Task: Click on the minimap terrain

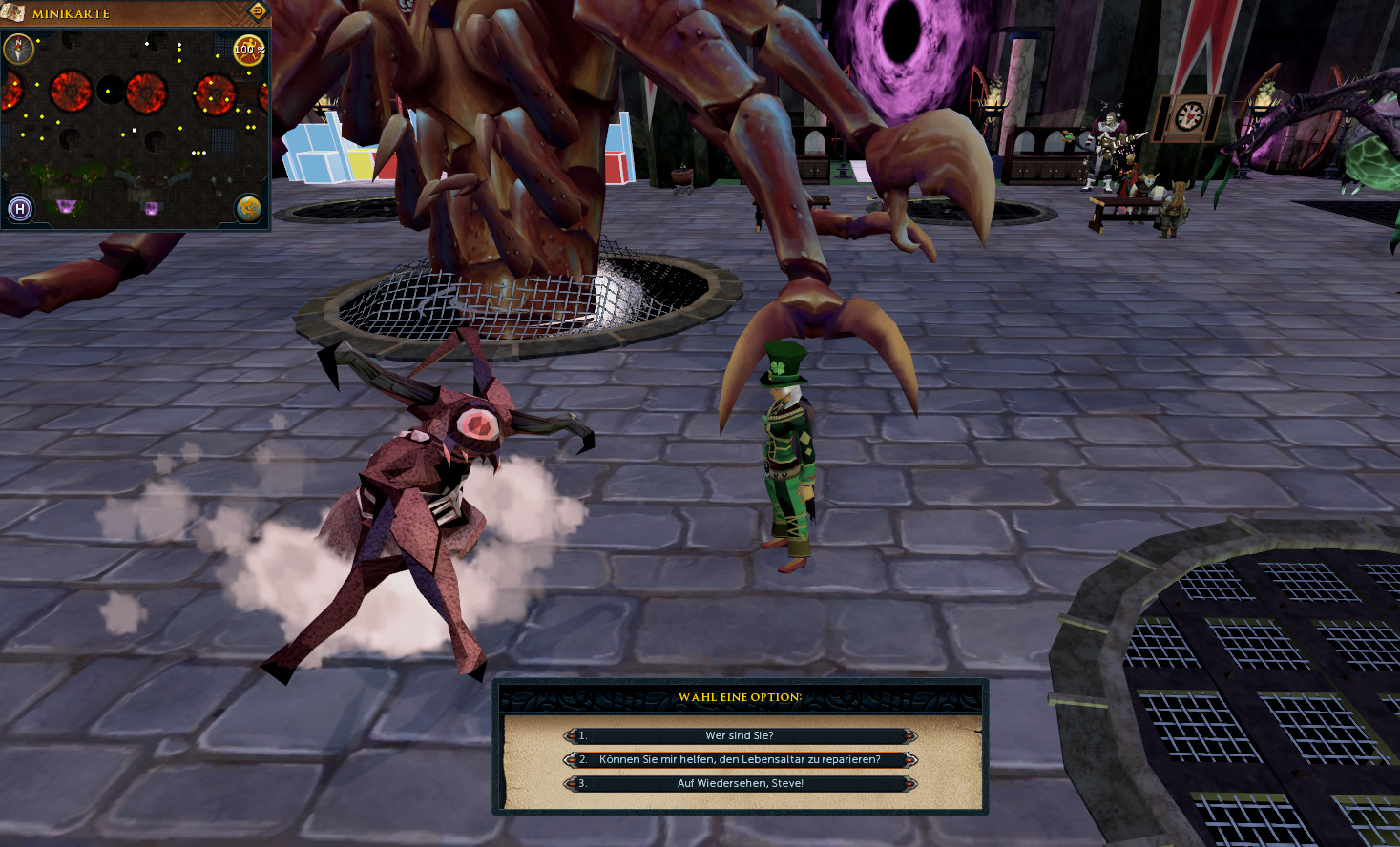Action: coord(134,143)
